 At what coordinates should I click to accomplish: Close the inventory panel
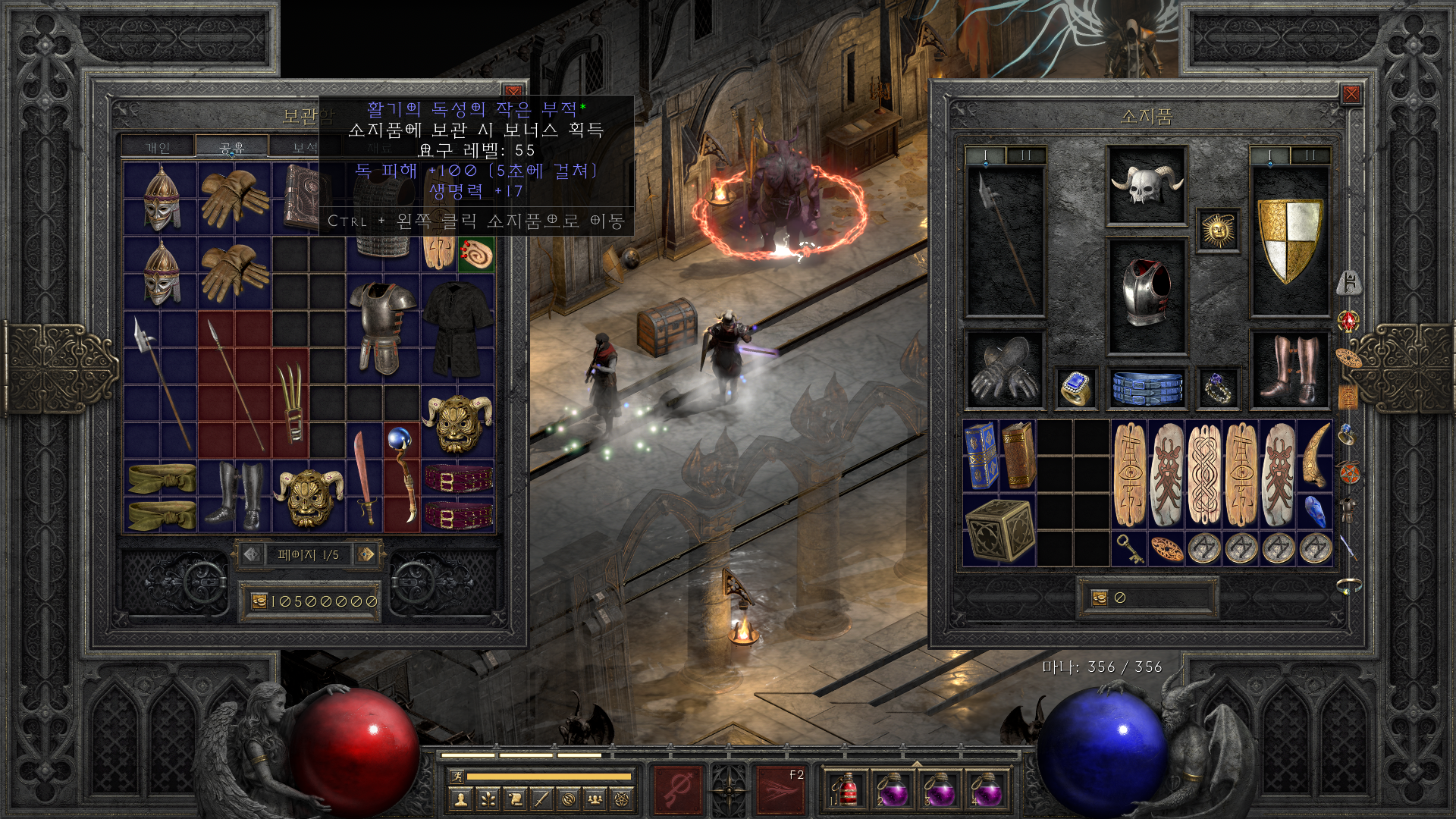1351,94
